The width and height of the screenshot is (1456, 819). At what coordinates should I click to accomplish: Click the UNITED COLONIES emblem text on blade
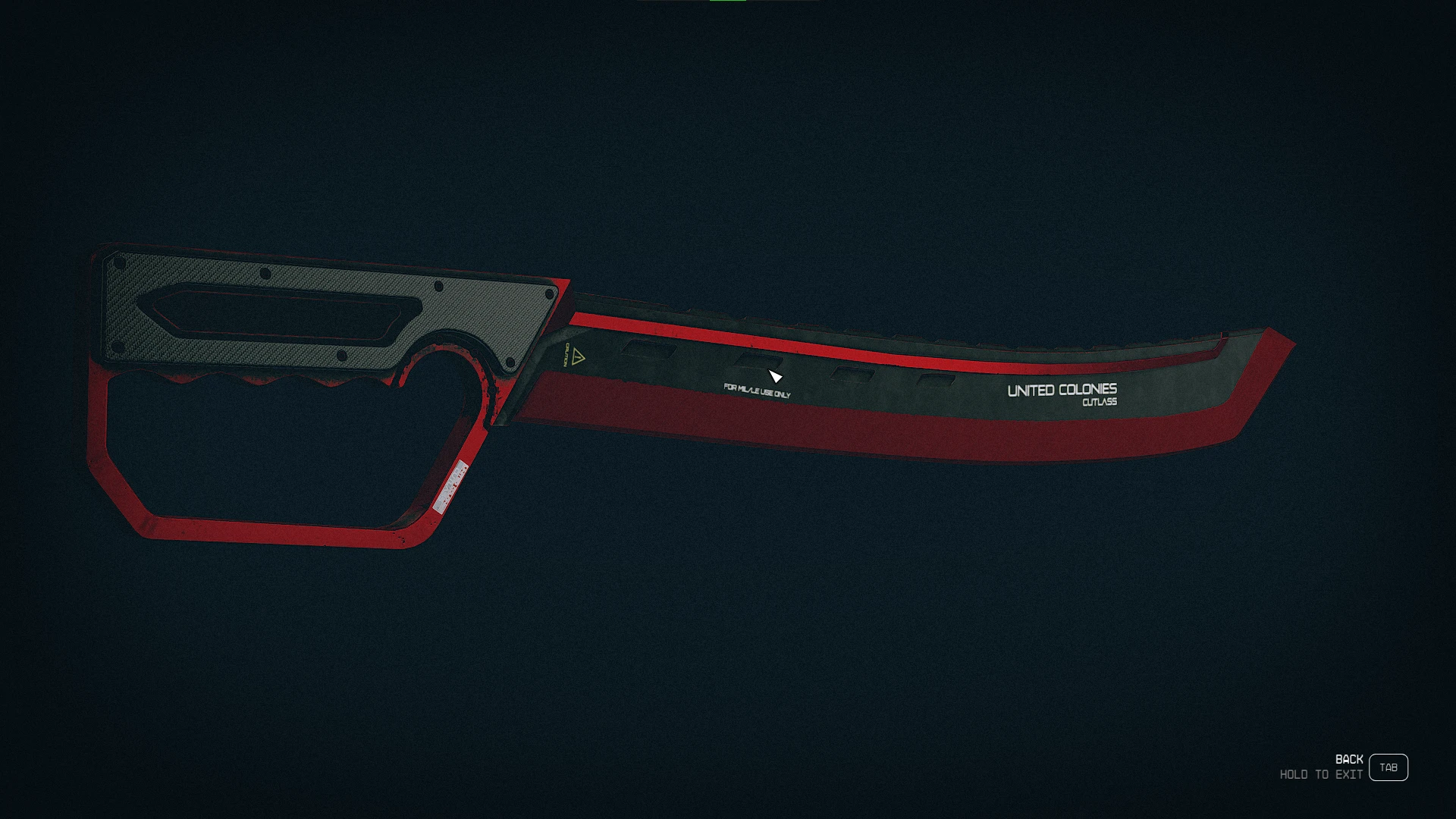(x=1062, y=389)
